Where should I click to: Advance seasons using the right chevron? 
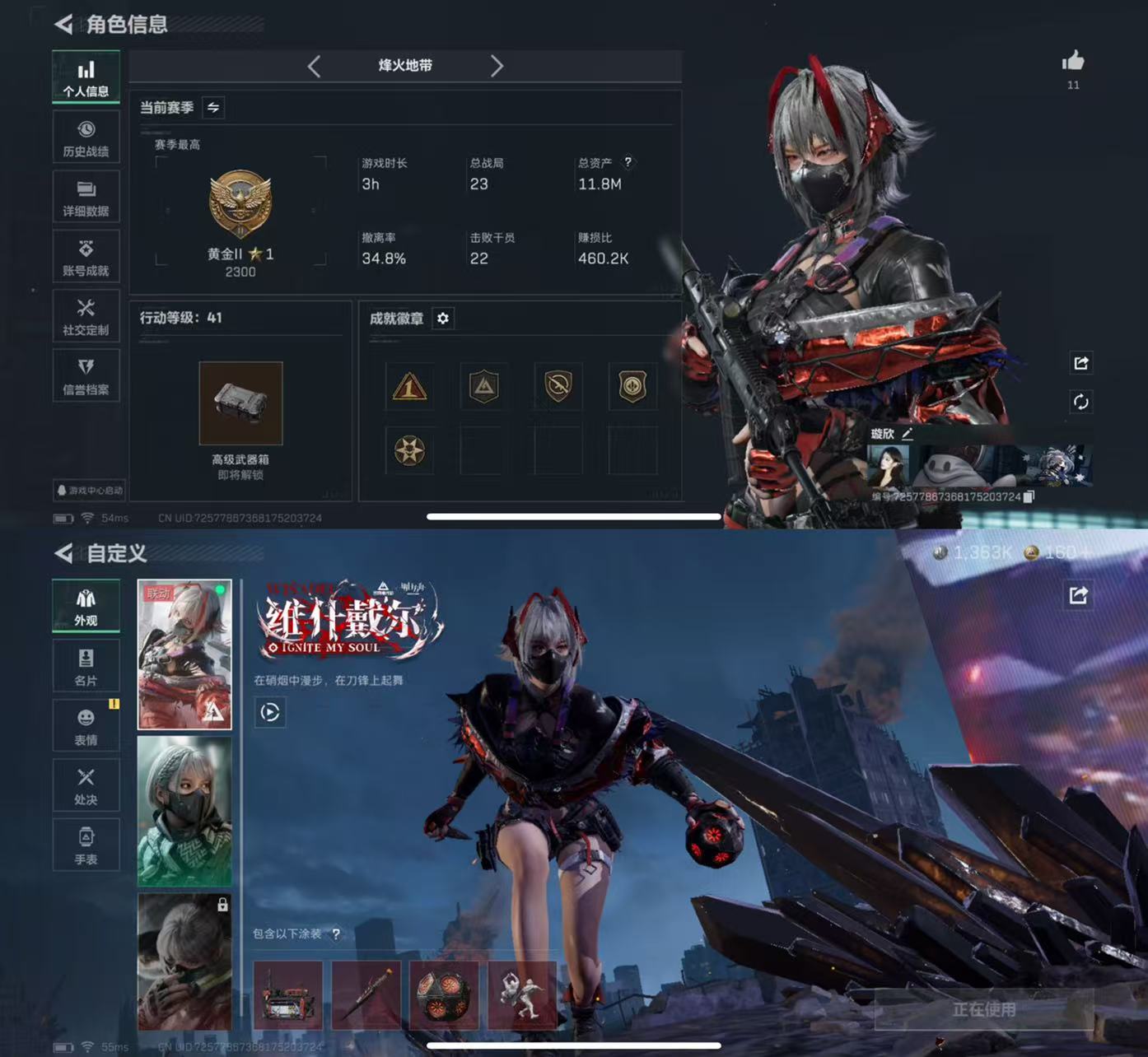(497, 67)
